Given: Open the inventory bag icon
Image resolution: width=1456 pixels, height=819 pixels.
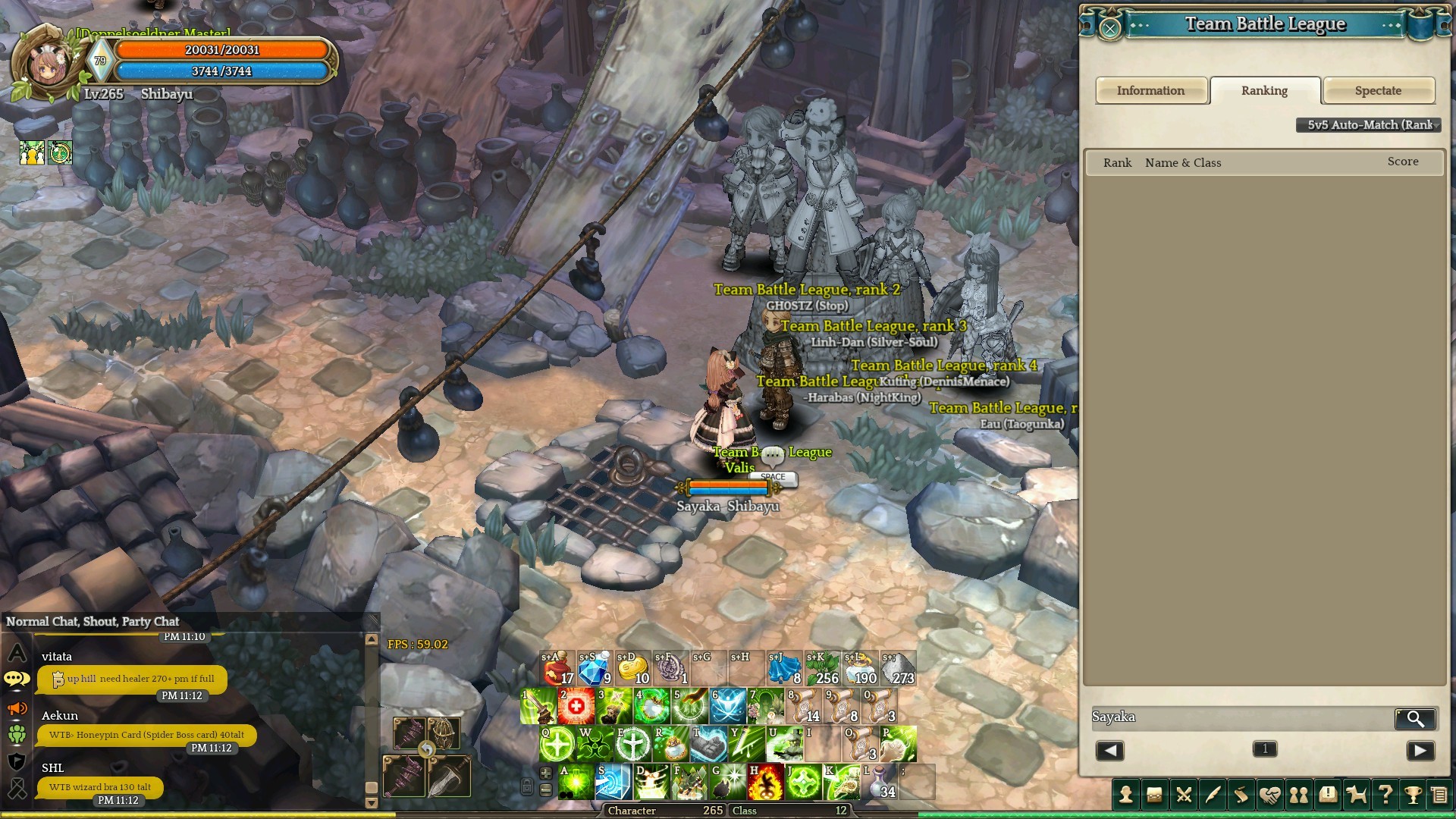Looking at the screenshot, I should coord(1155,795).
